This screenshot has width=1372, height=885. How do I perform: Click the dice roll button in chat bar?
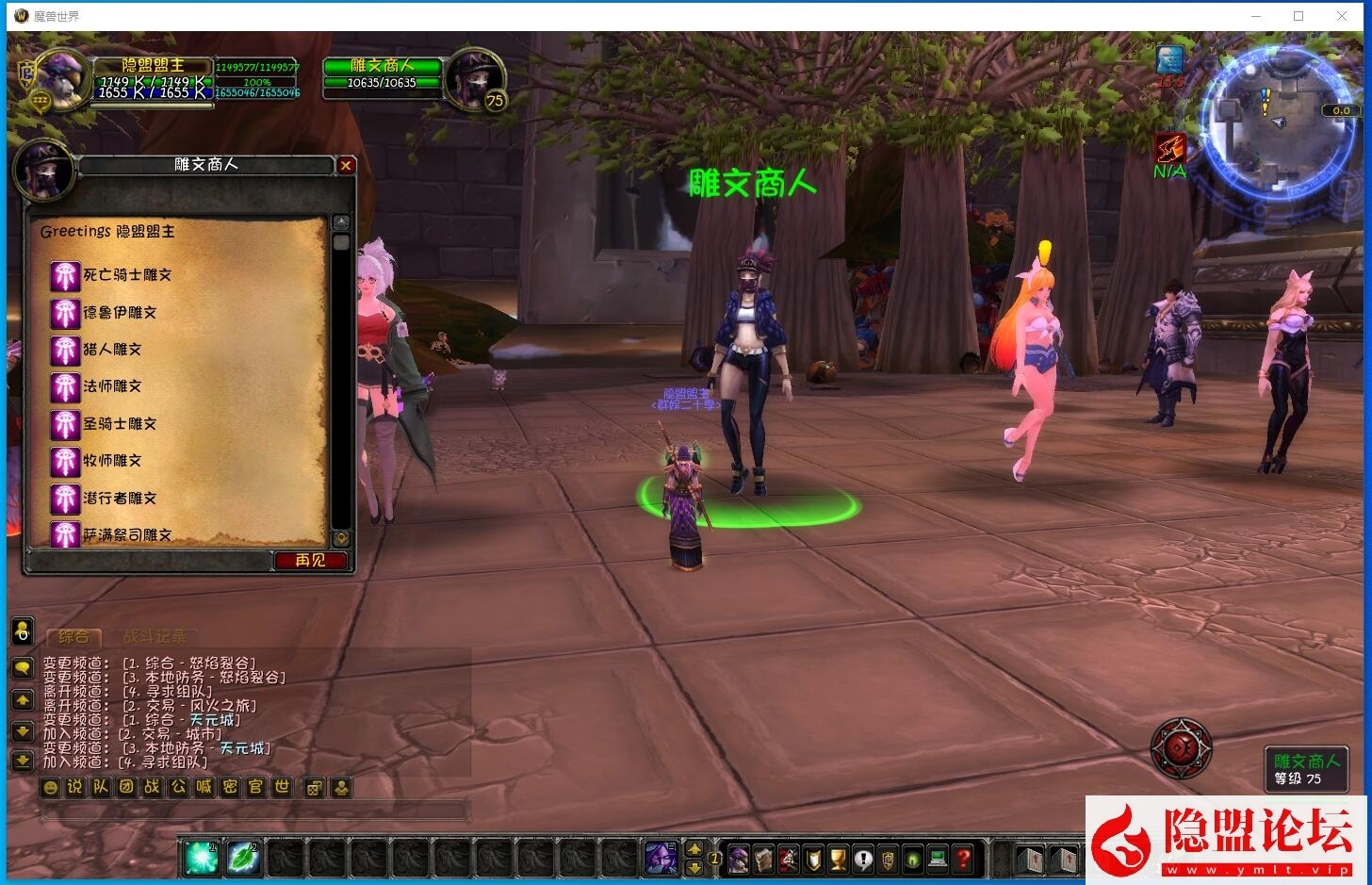tap(315, 787)
